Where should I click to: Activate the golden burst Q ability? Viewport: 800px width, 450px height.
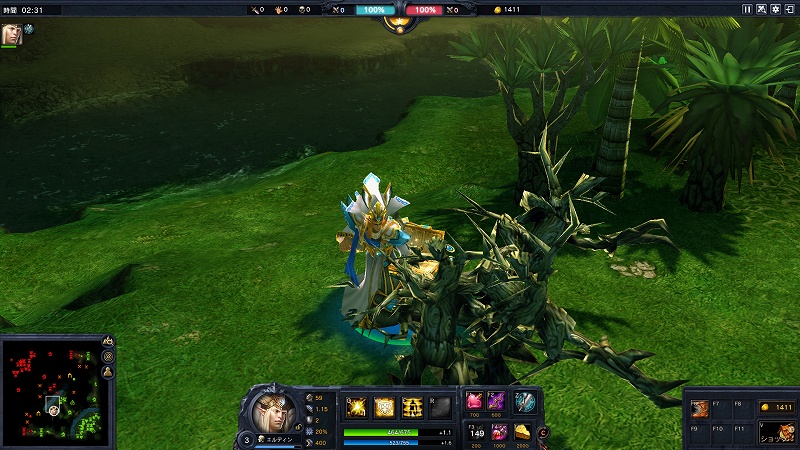click(356, 406)
